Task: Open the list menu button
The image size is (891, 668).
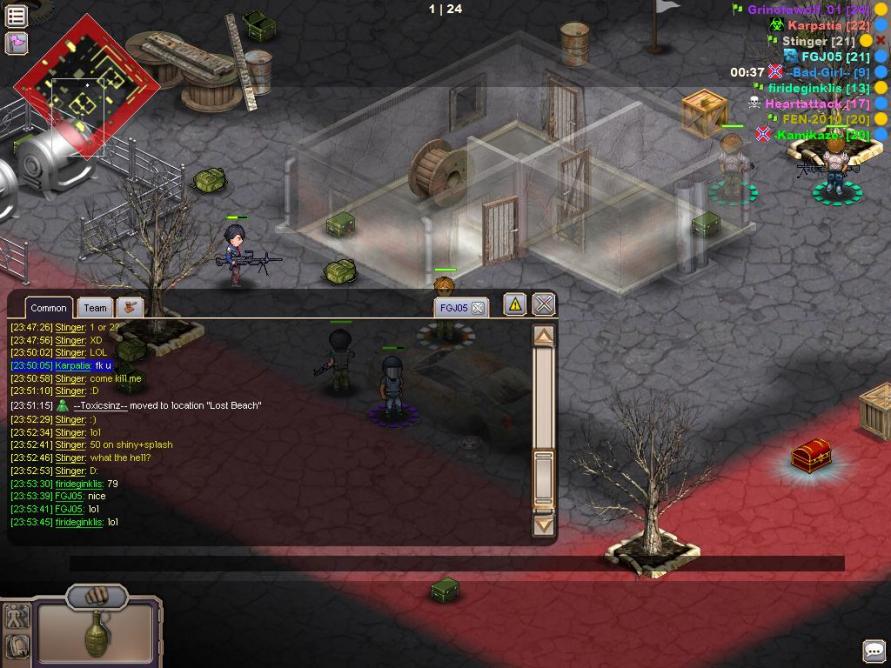Action: pos(16,16)
